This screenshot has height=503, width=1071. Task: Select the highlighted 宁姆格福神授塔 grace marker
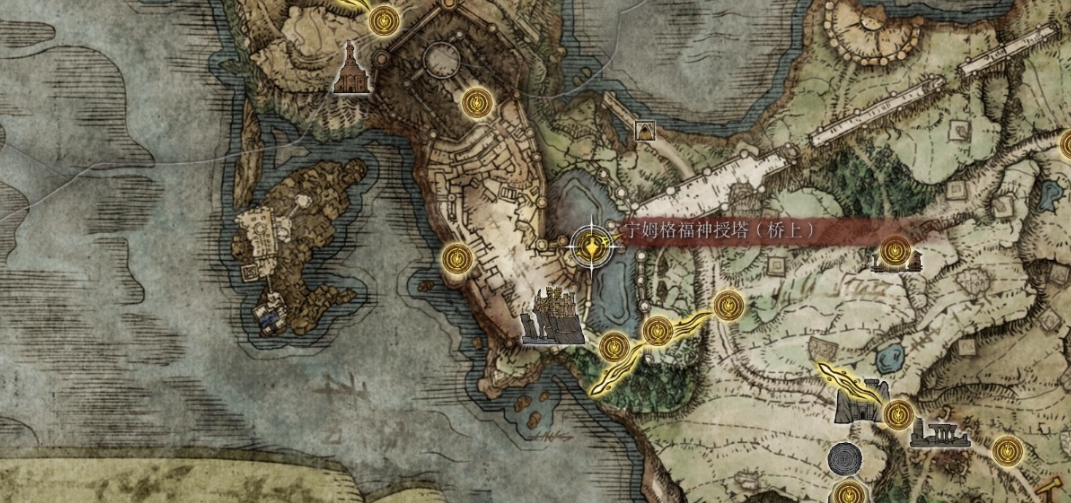[593, 243]
